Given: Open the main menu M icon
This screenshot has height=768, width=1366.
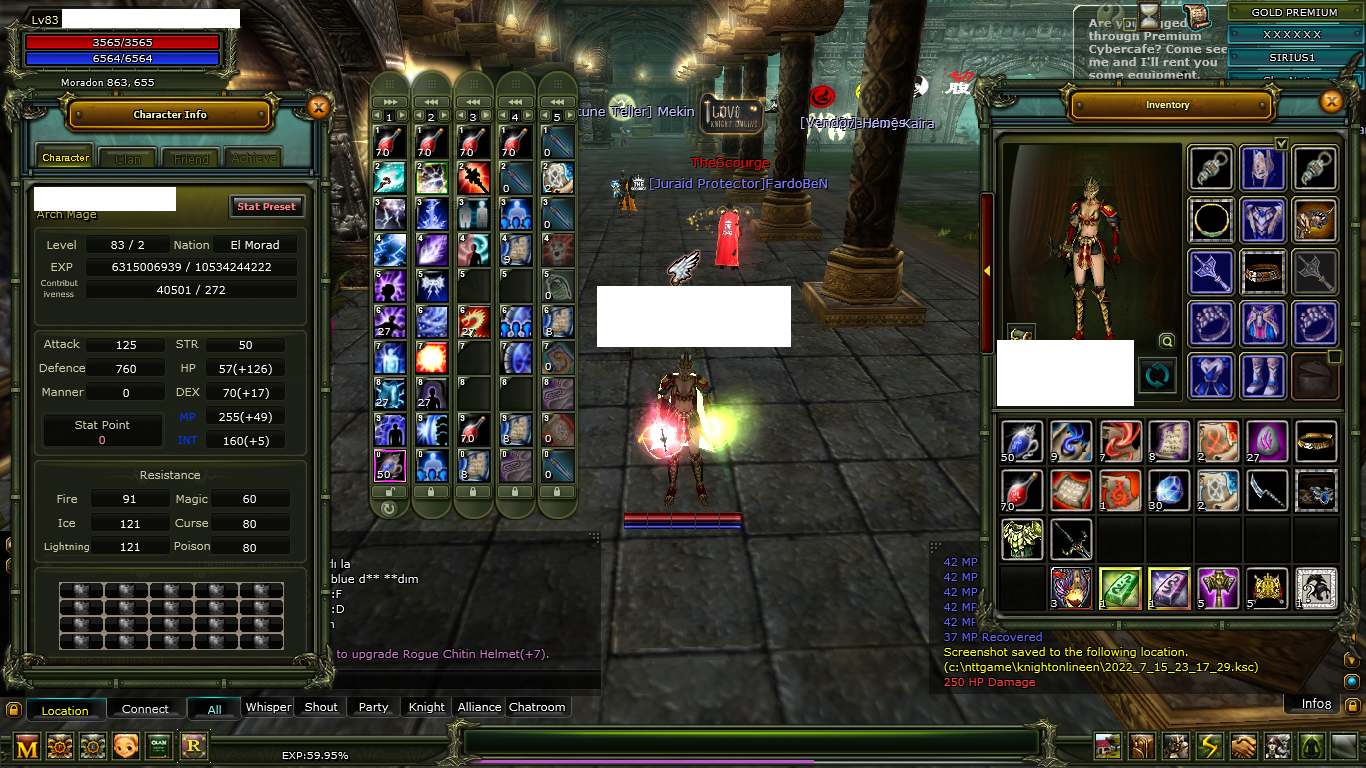Looking at the screenshot, I should click(x=26, y=745).
